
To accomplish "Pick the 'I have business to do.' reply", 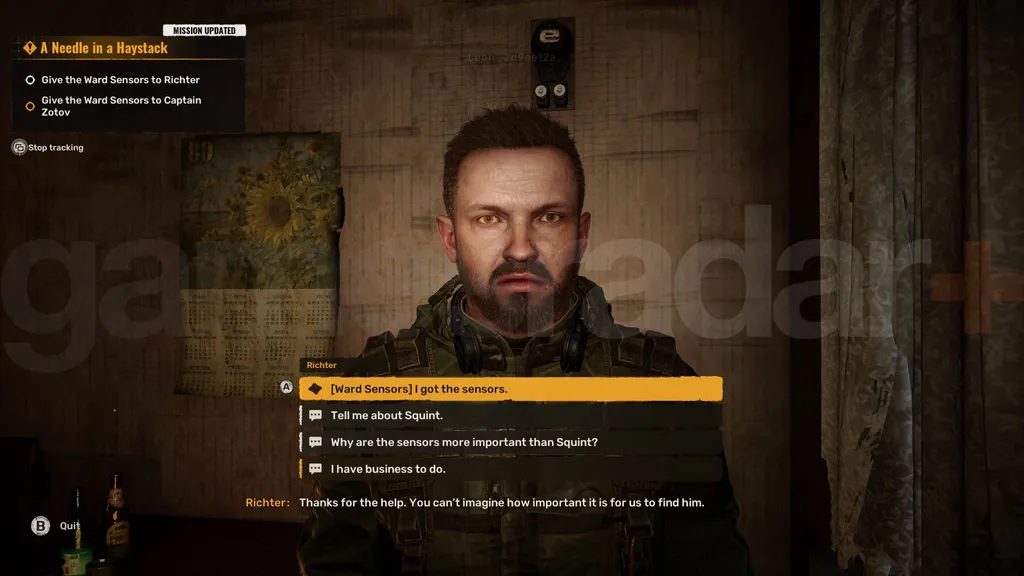I will [x=510, y=469].
